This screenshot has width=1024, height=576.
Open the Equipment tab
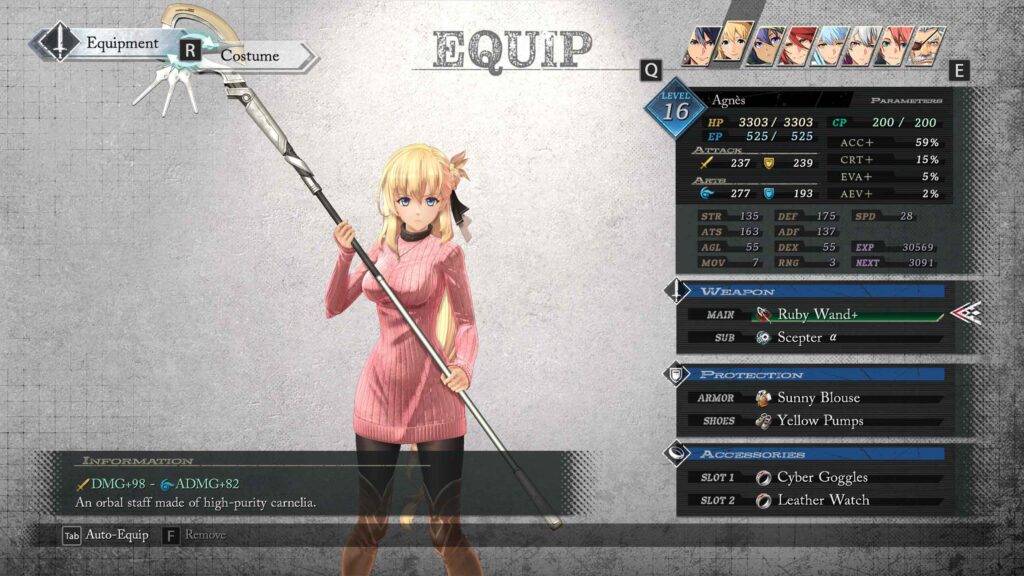(x=121, y=43)
